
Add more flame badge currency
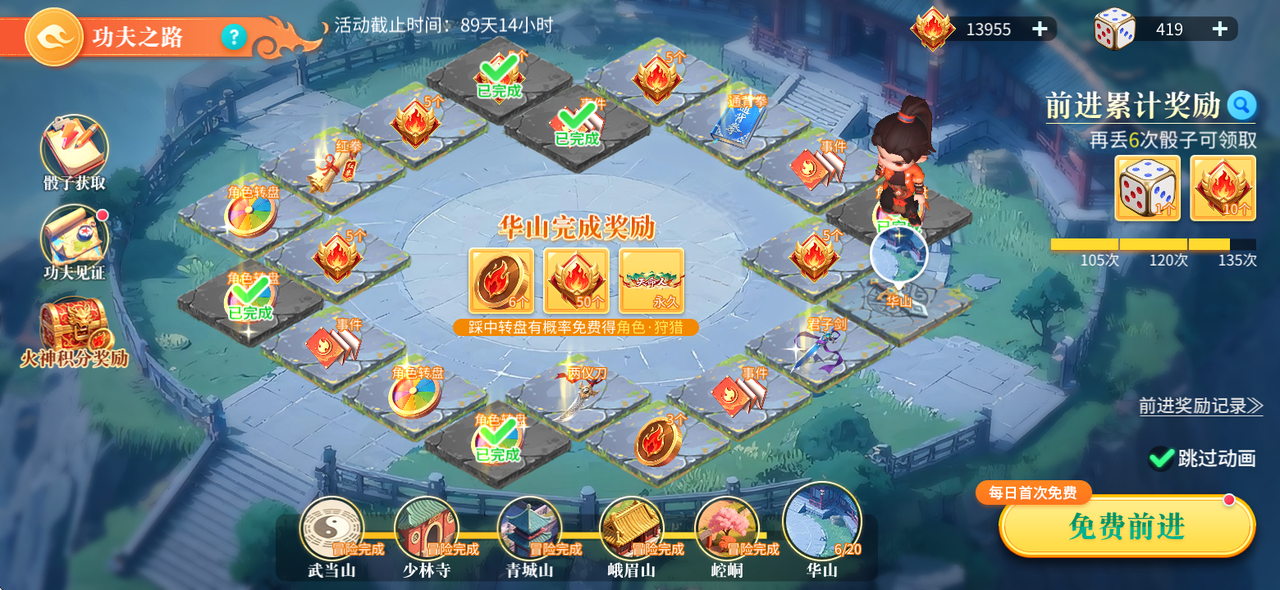point(1040,29)
